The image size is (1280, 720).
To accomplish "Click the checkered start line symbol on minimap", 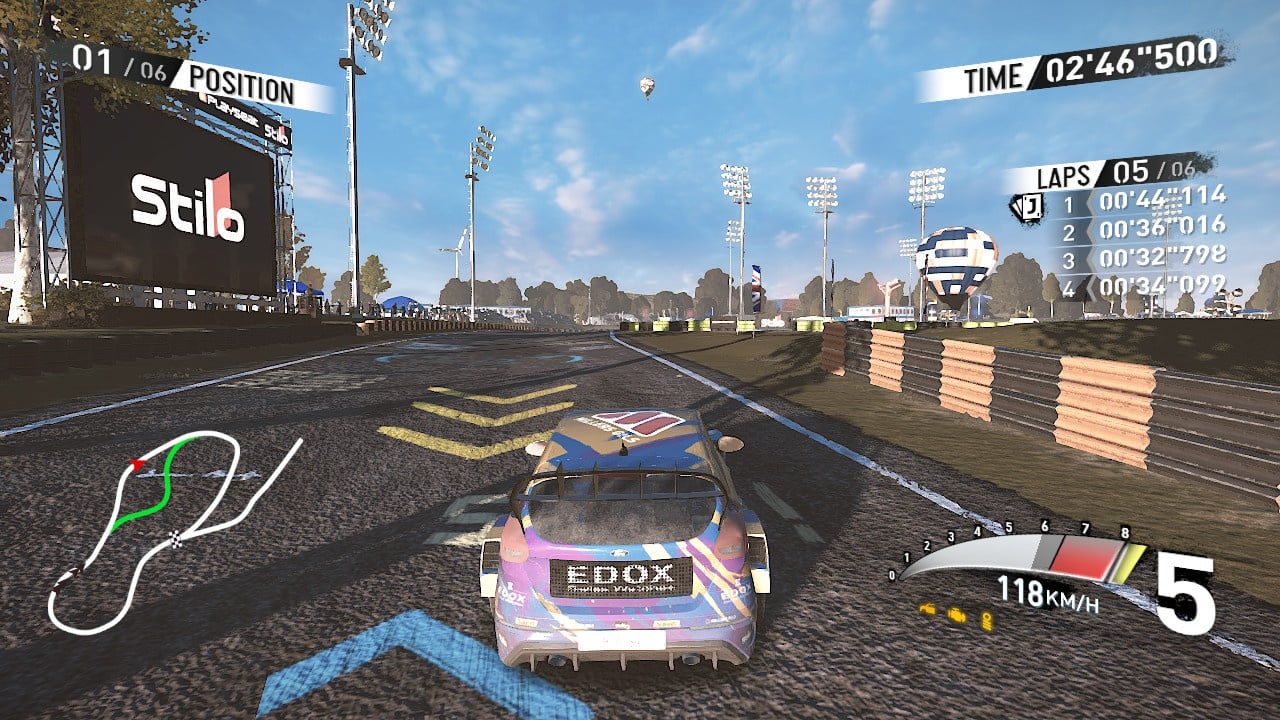I will (x=175, y=539).
